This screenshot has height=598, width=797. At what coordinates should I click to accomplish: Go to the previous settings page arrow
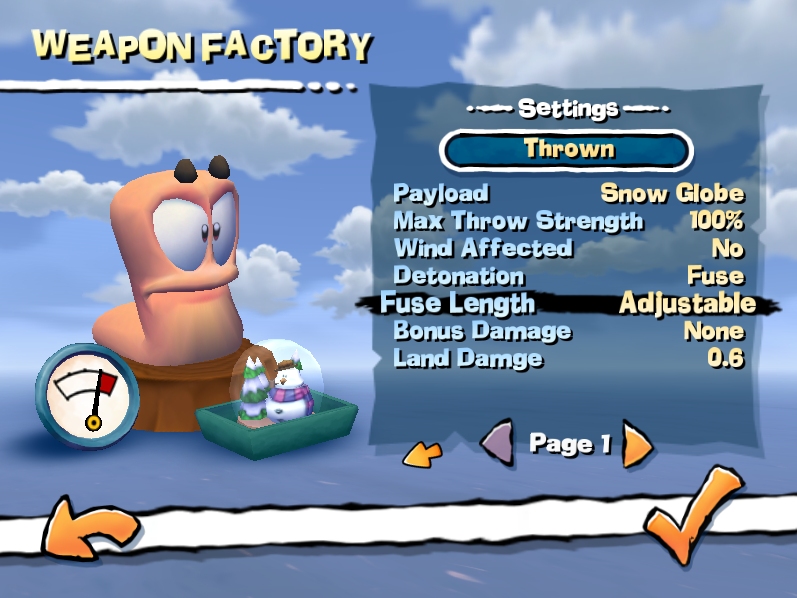[x=497, y=443]
